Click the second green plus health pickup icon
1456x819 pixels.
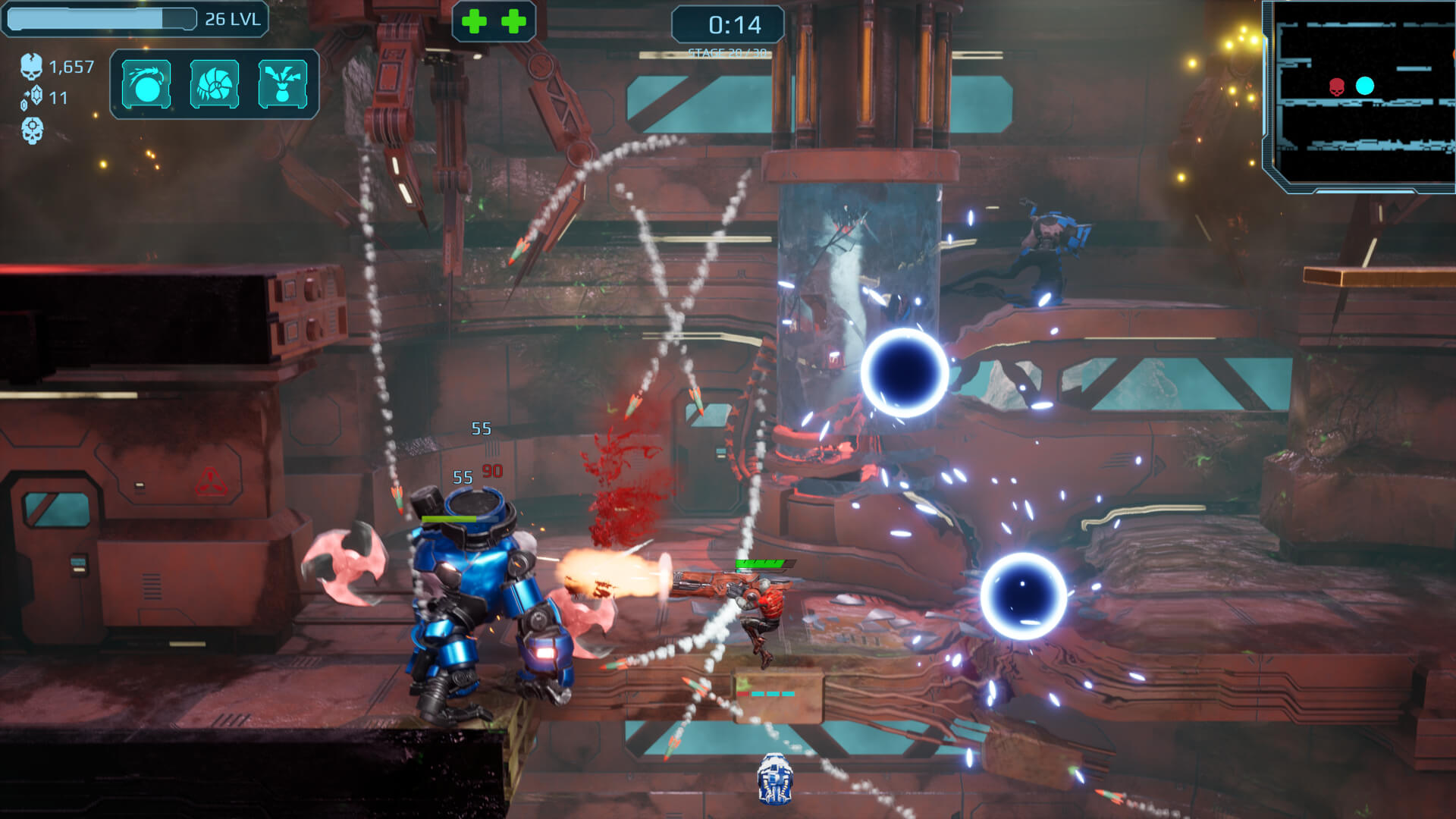coord(514,20)
